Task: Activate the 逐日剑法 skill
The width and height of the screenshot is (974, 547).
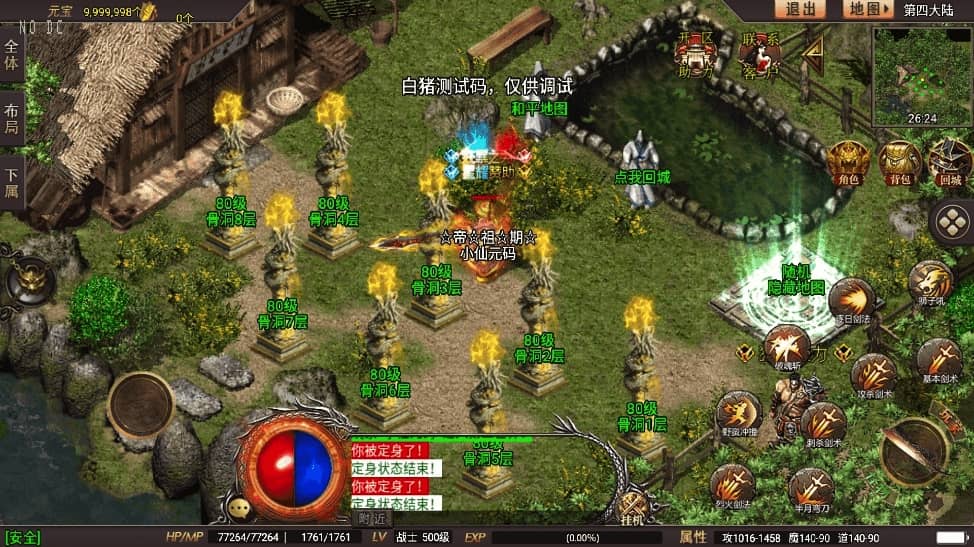Action: 852,299
